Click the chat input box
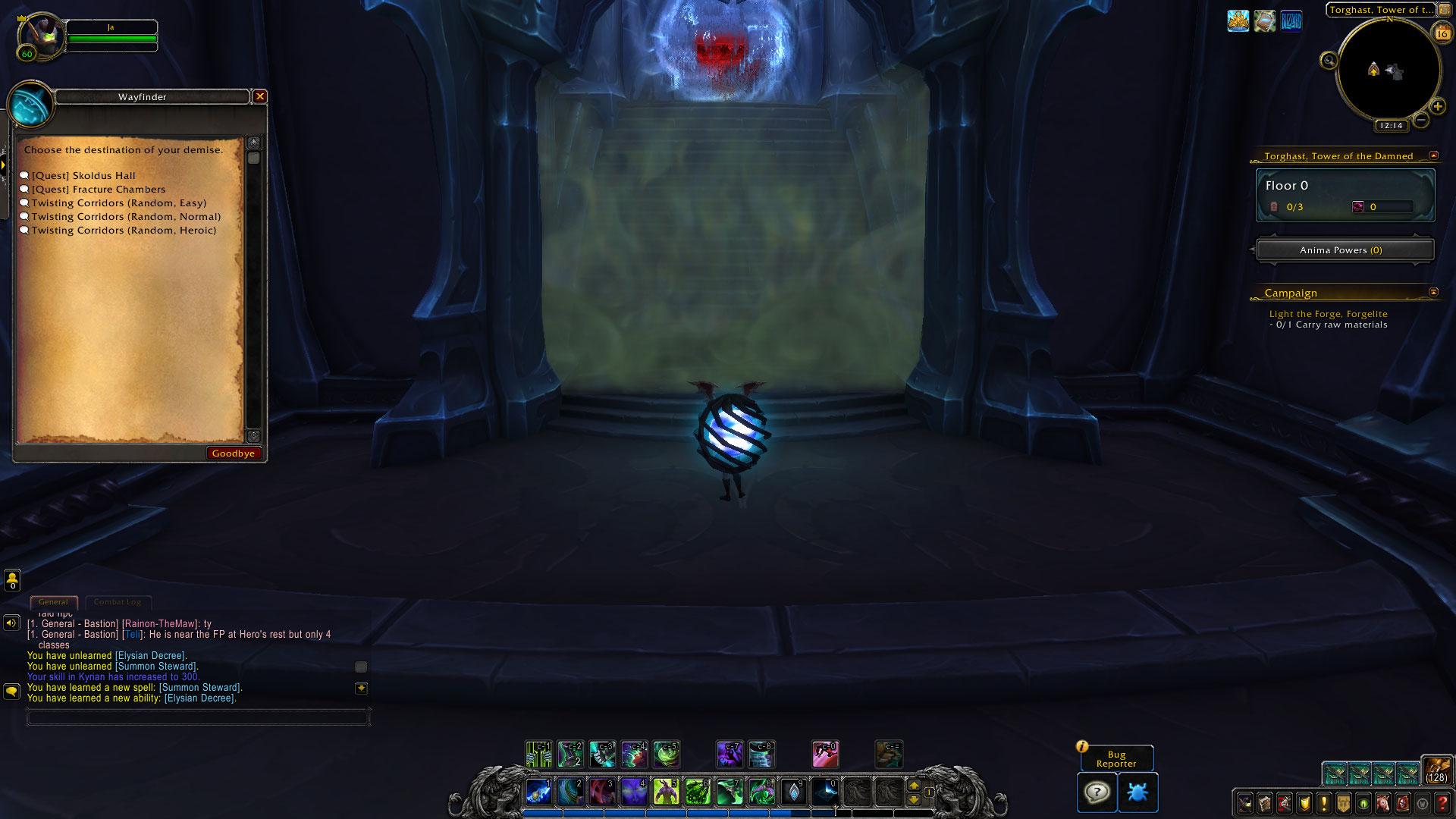This screenshot has width=1456, height=819. click(x=197, y=717)
